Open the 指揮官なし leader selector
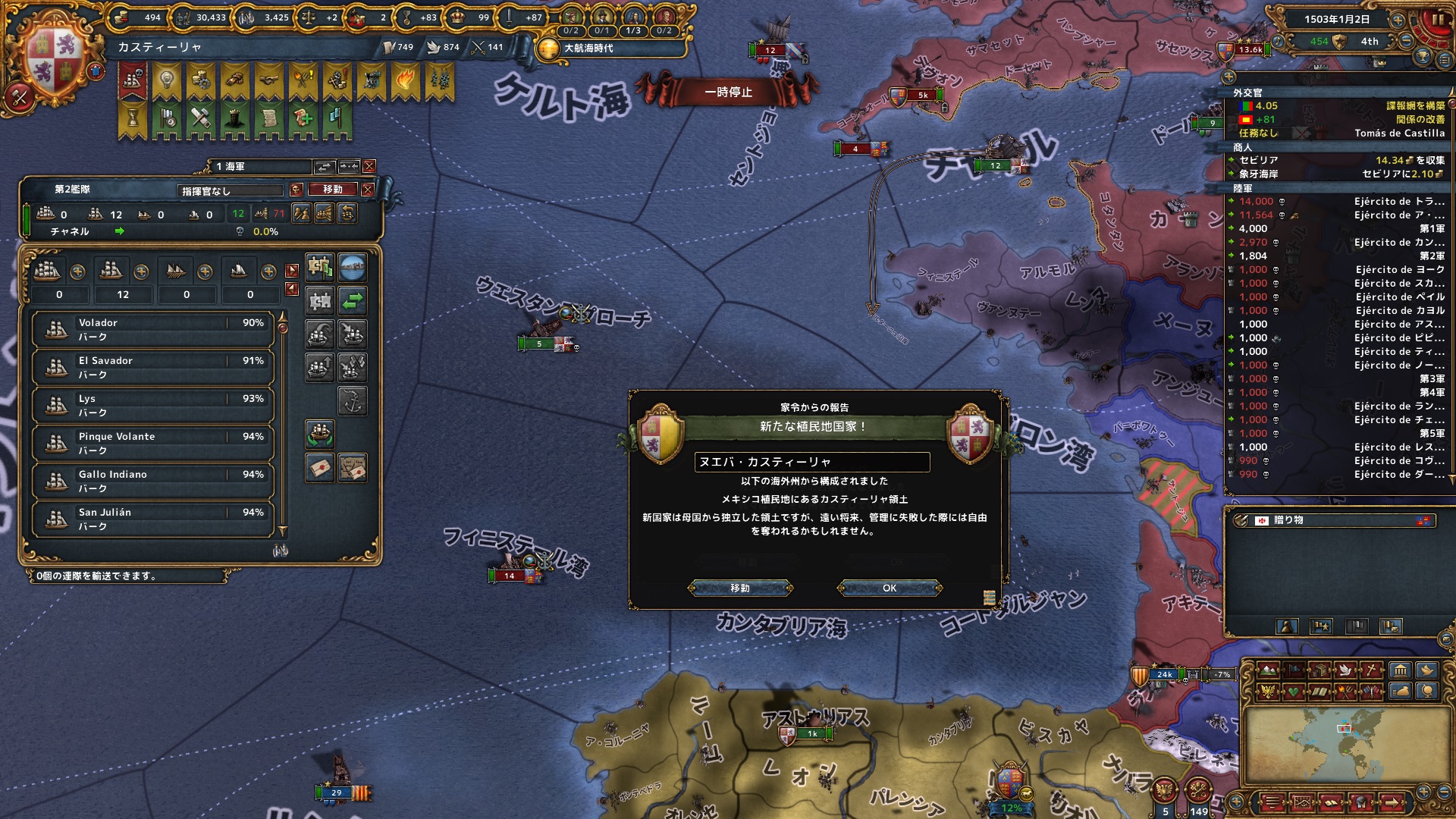 tap(231, 191)
